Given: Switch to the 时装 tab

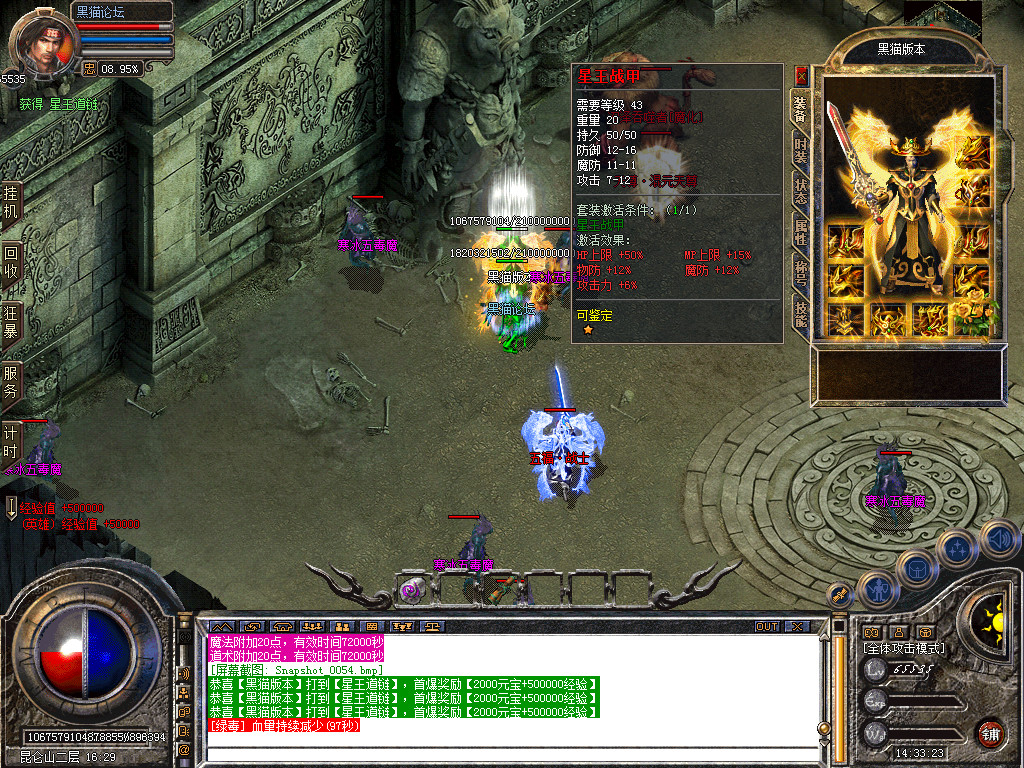Looking at the screenshot, I should (801, 149).
